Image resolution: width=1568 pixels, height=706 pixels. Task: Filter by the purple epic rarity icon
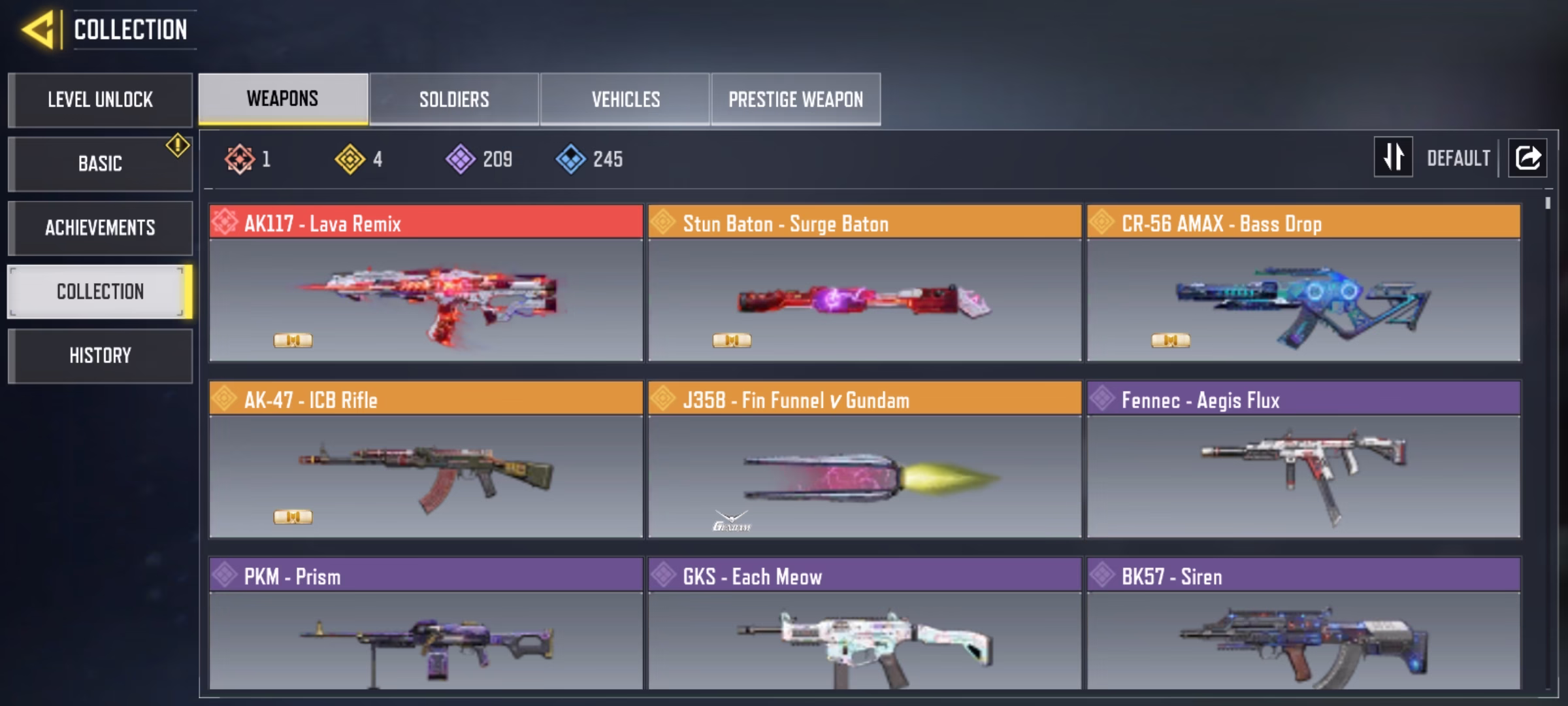click(x=461, y=159)
